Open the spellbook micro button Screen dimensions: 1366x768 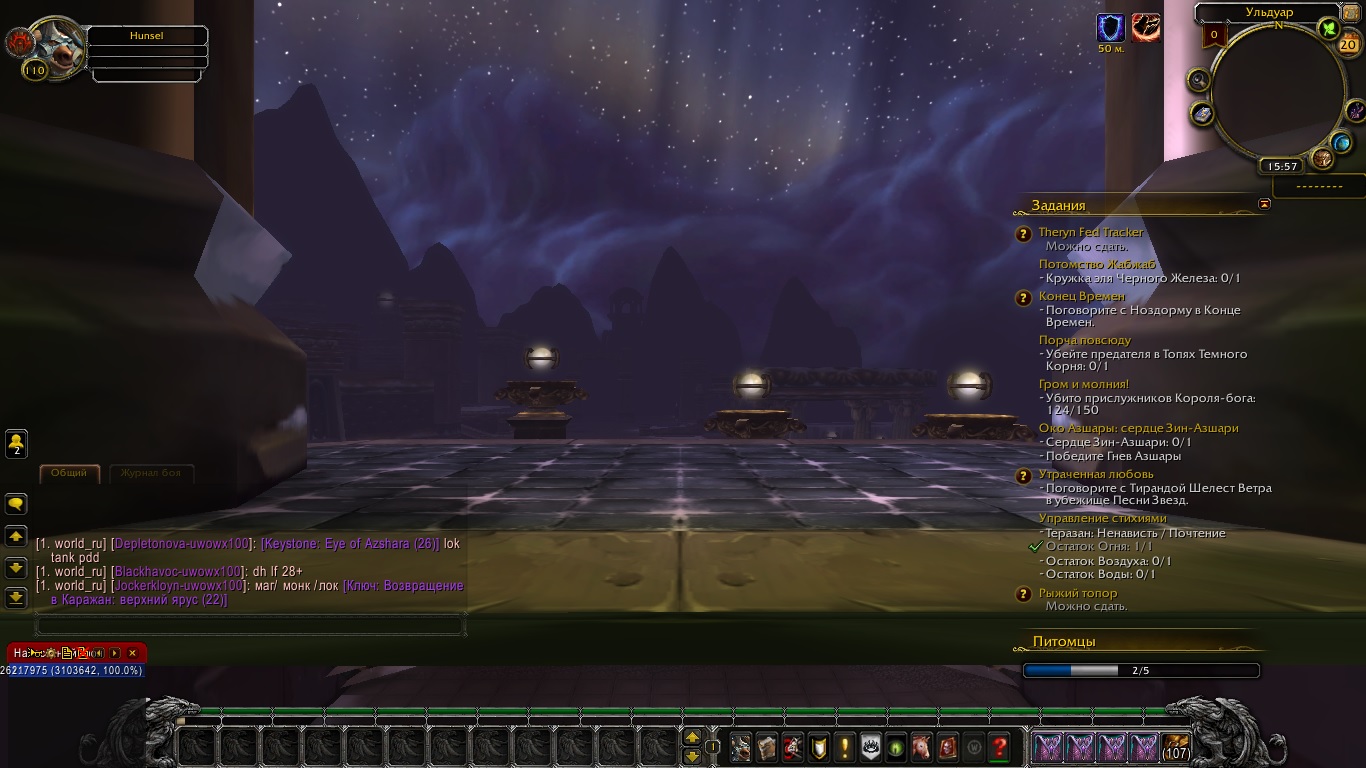(767, 746)
